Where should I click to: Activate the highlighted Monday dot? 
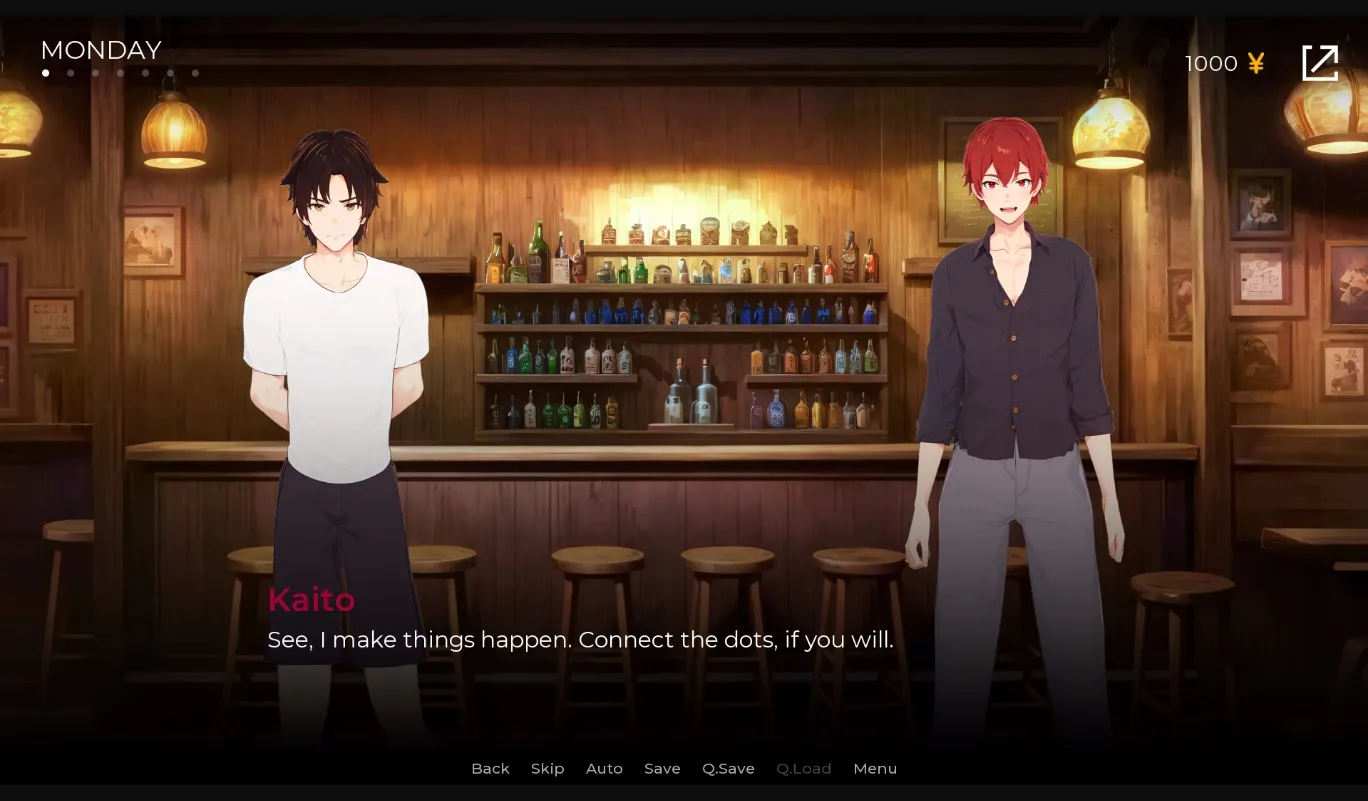[45, 72]
